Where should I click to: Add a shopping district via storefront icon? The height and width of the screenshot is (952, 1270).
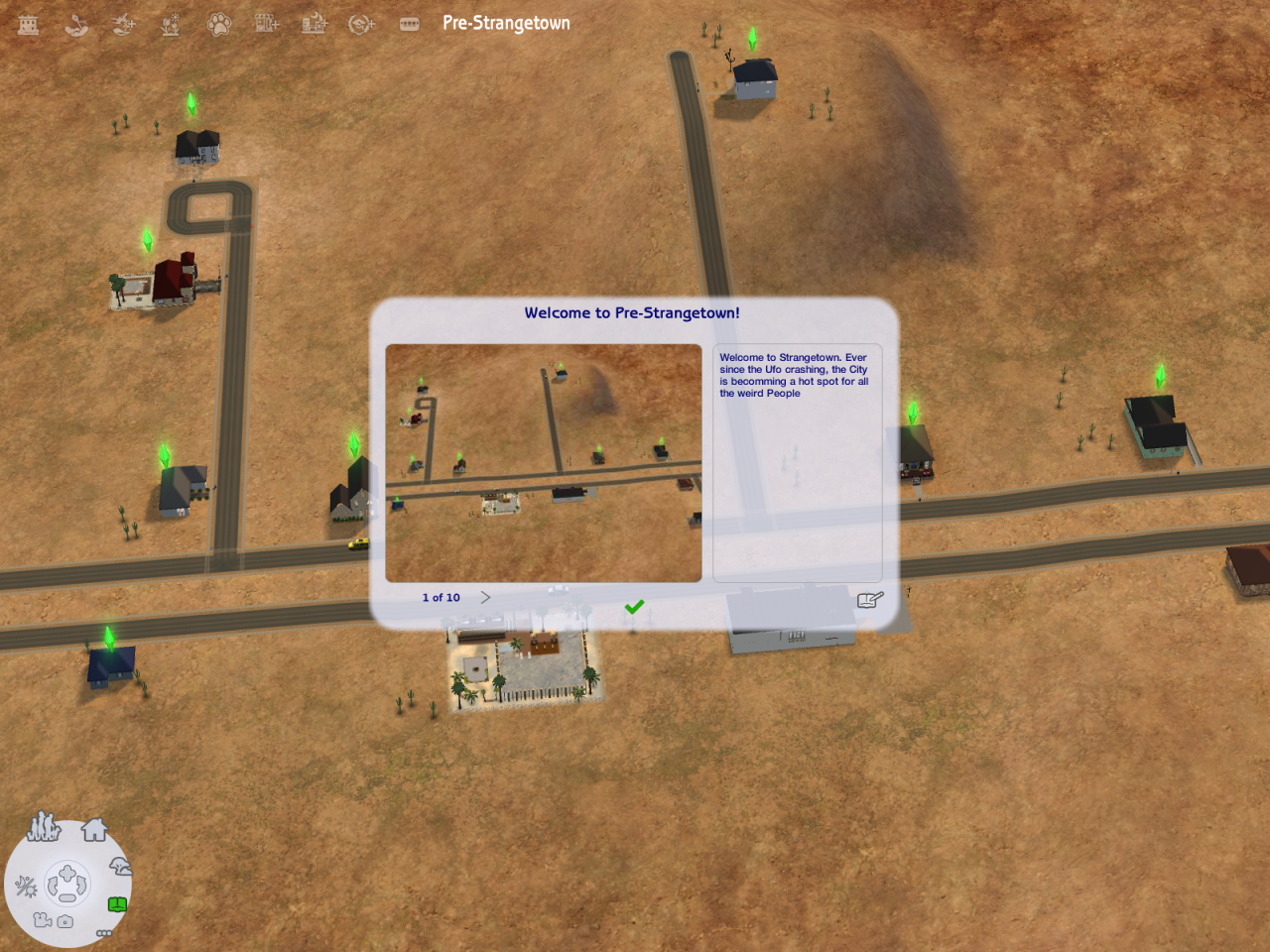pos(266,24)
